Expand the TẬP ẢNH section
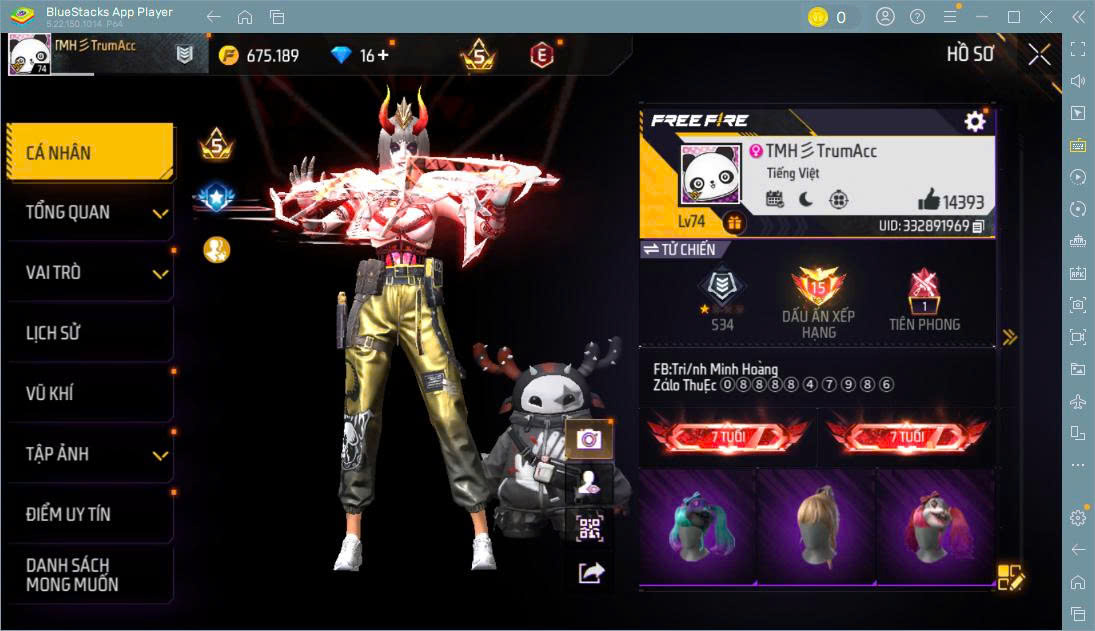 (90, 454)
